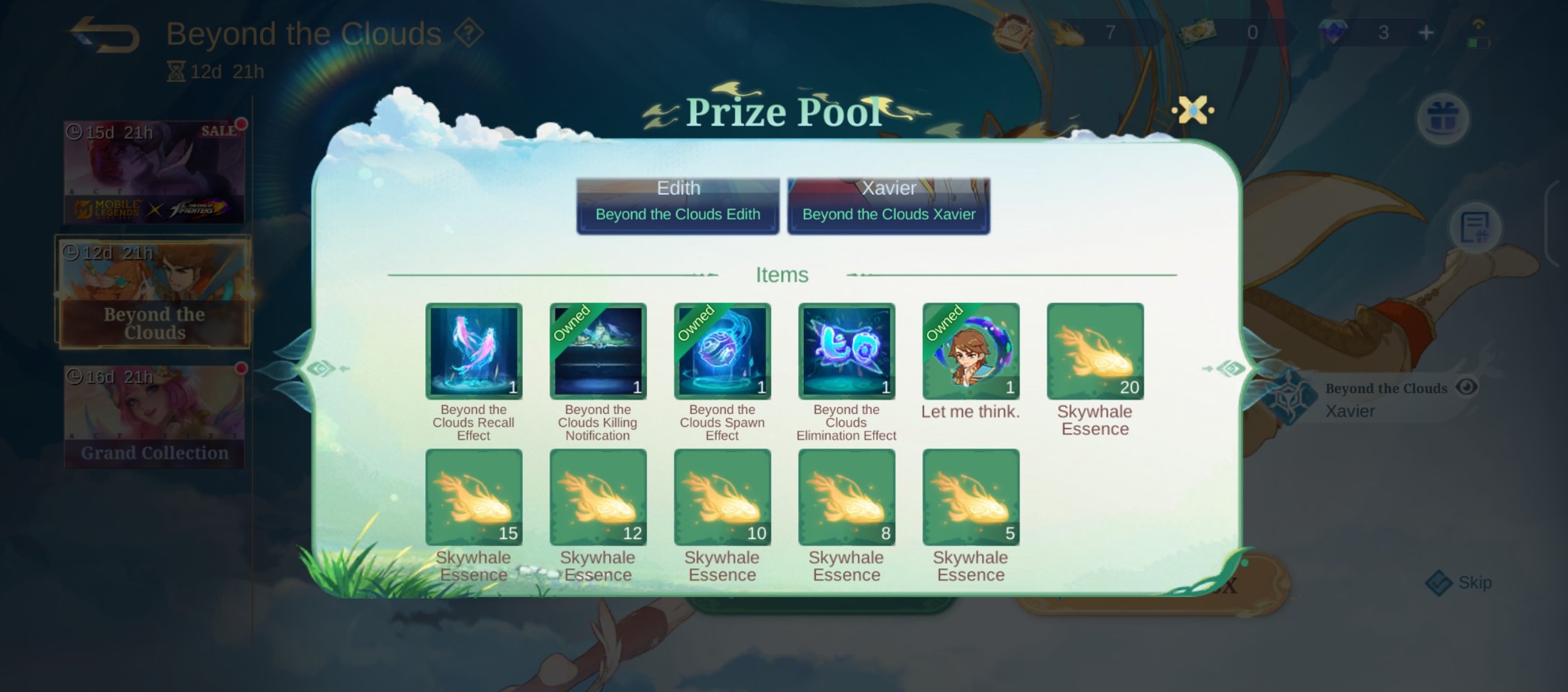
Task: Click the plus button to buy diamonds
Action: (x=1426, y=32)
